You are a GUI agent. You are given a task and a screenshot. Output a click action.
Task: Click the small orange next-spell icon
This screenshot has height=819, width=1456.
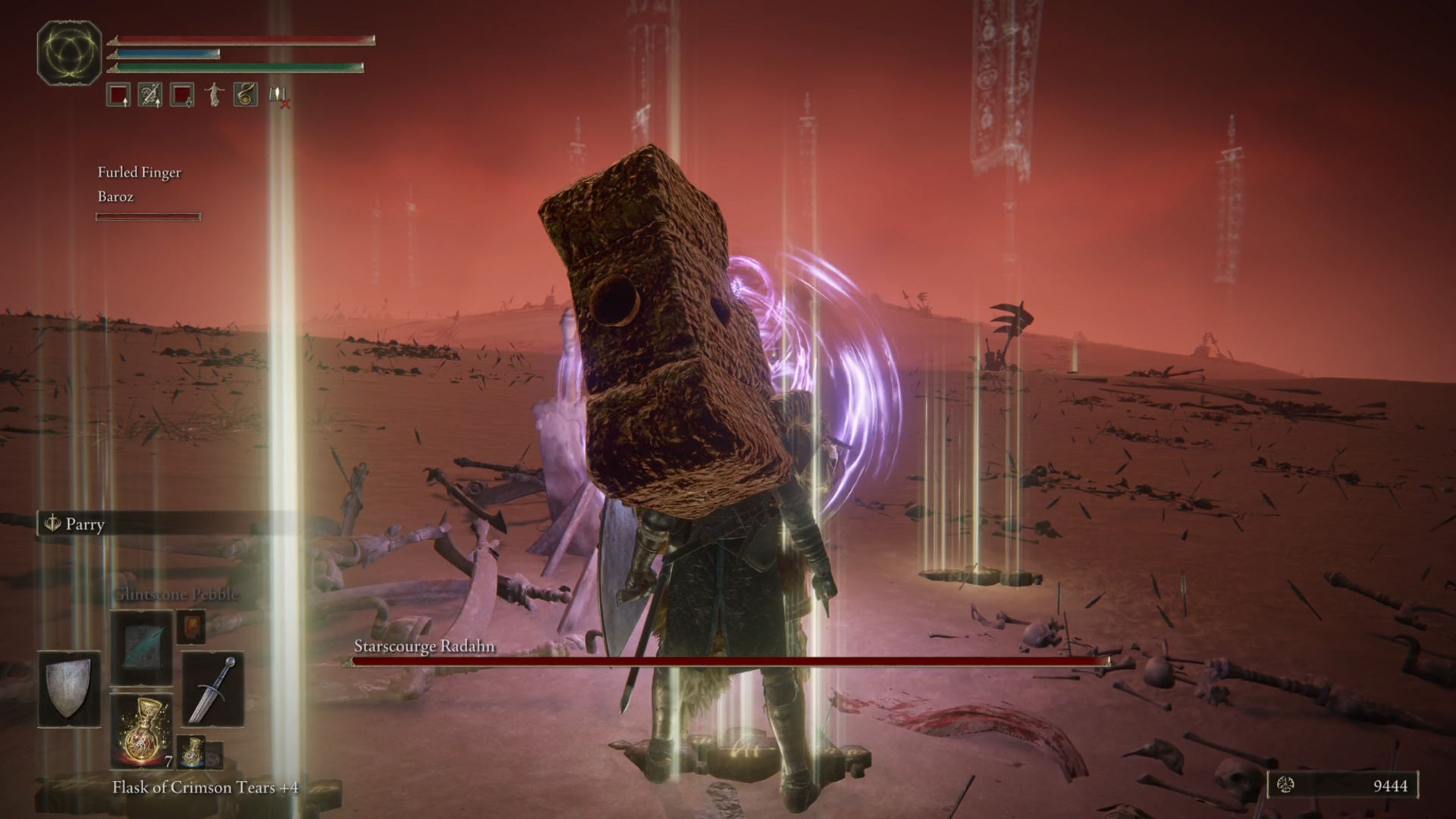[190, 626]
